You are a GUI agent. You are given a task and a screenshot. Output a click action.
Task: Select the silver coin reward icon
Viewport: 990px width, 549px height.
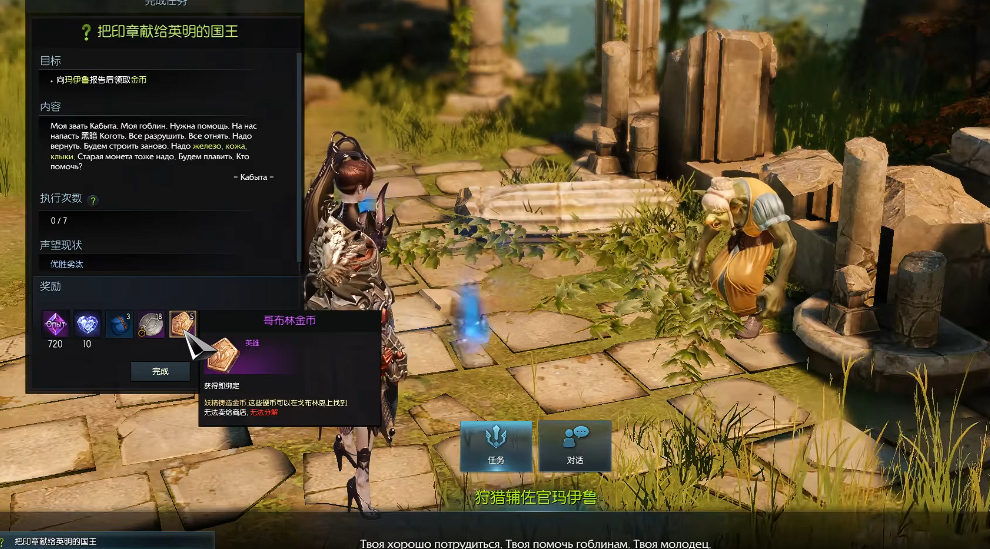pos(151,324)
